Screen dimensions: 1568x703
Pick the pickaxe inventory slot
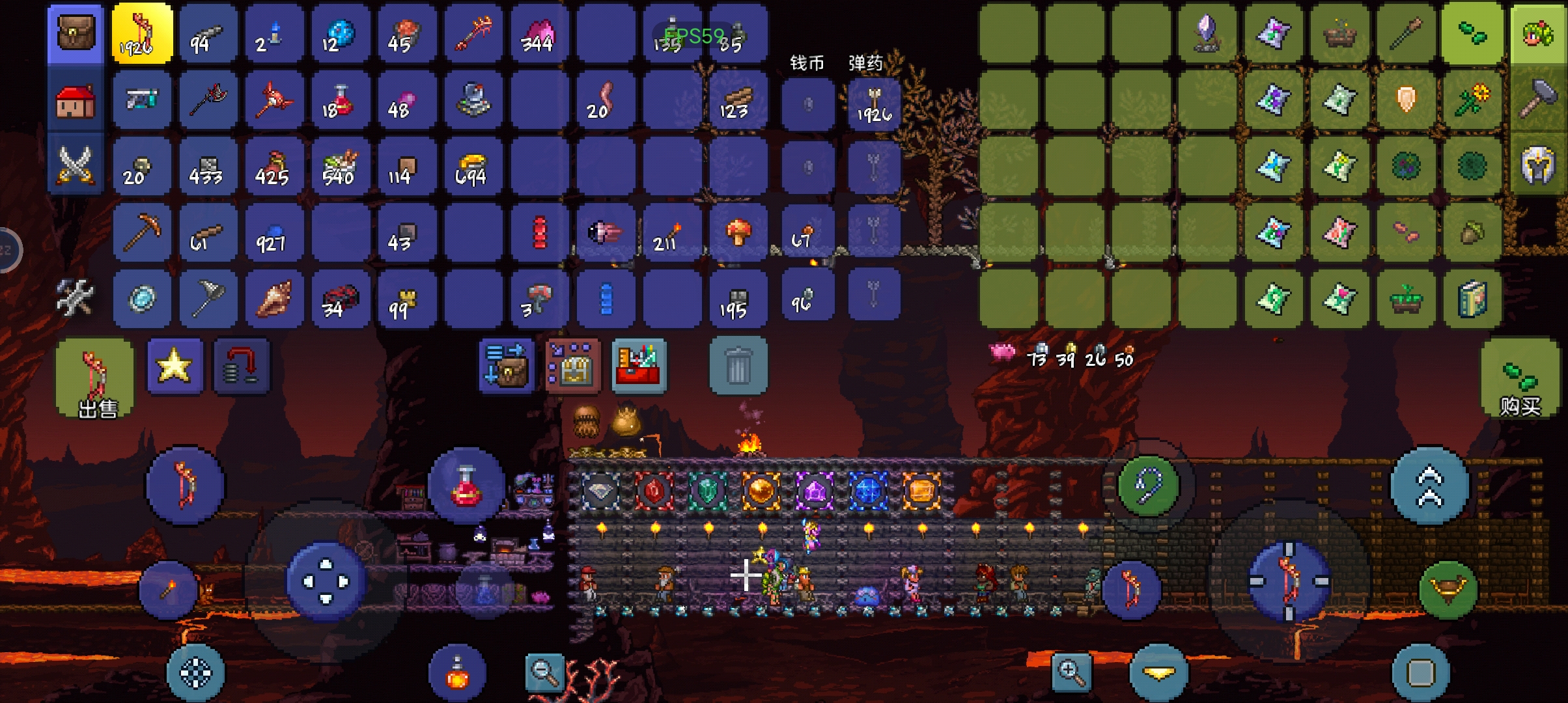(x=142, y=232)
